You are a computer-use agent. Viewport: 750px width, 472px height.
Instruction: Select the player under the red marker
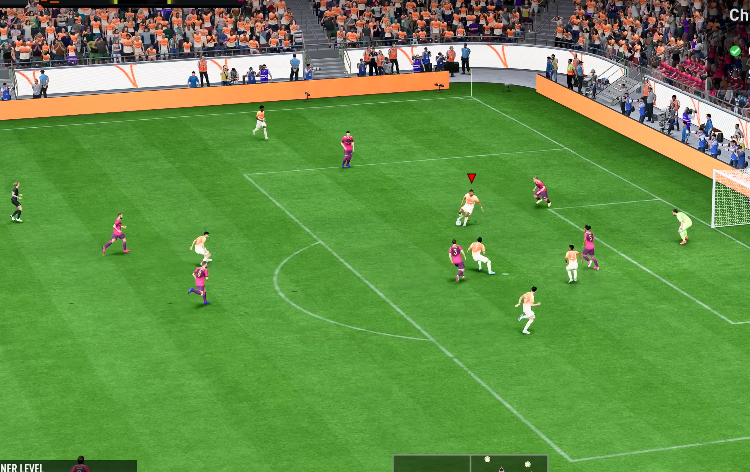469,208
